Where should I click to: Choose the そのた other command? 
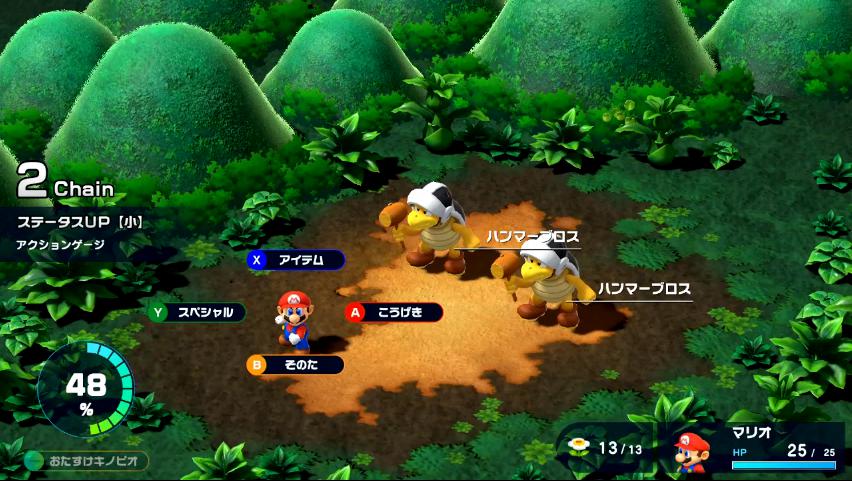point(296,365)
